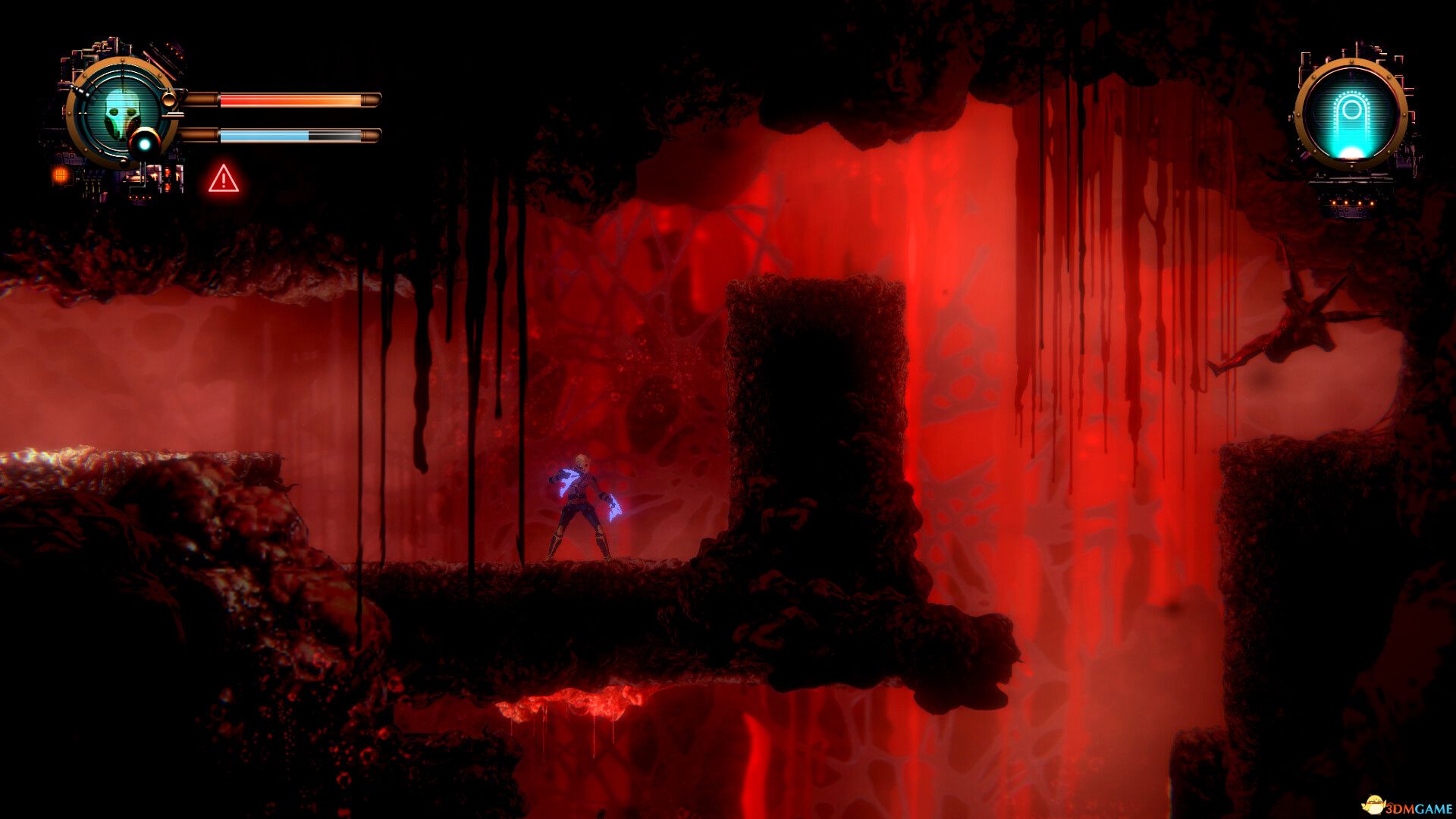Viewport: 1456px width, 819px height.
Task: Toggle the leftmost orange indicator light on the gadget
Action: (1333, 202)
